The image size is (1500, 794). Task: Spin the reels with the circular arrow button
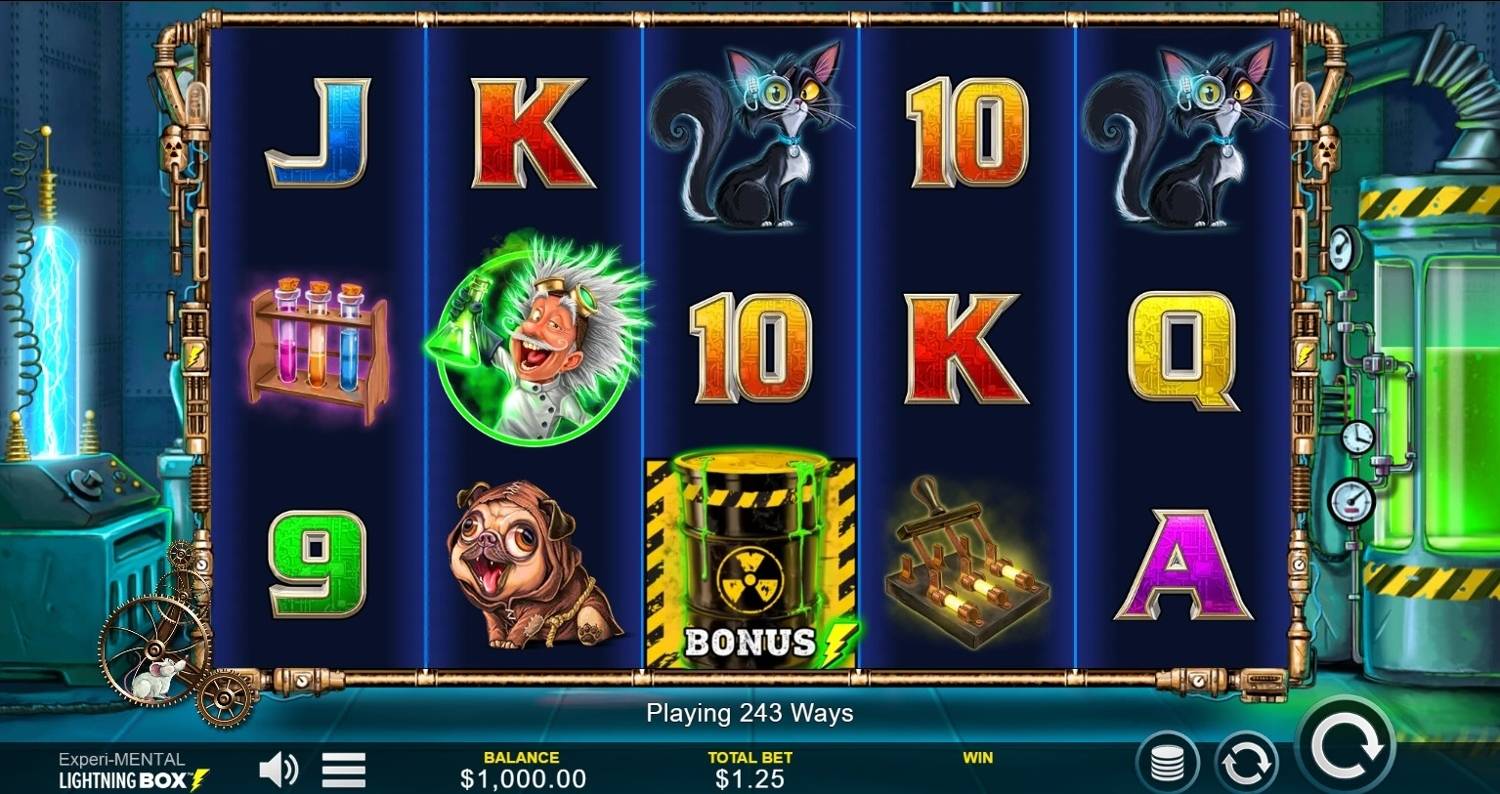click(1345, 745)
